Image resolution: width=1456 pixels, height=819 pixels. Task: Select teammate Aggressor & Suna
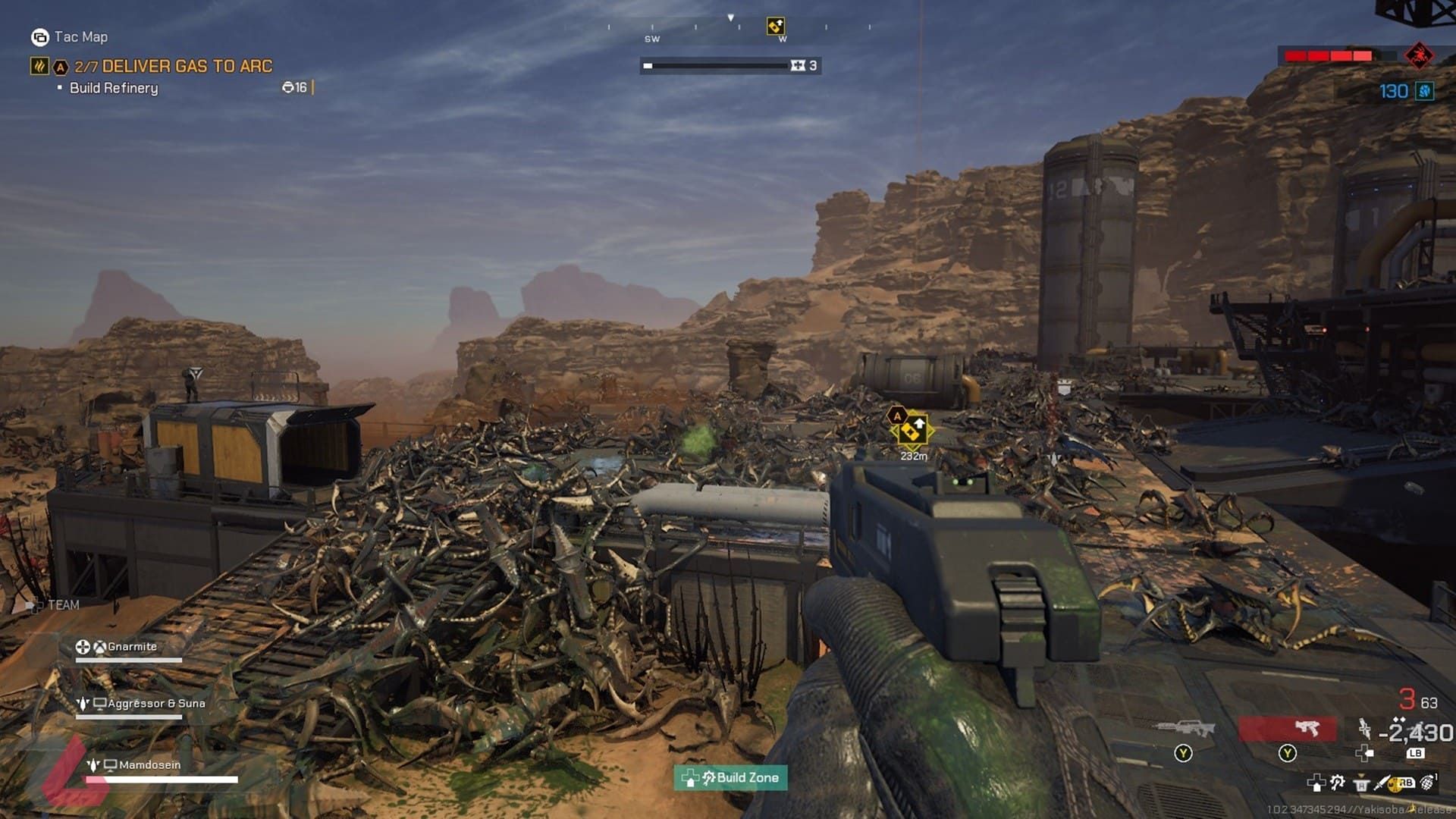pos(155,704)
